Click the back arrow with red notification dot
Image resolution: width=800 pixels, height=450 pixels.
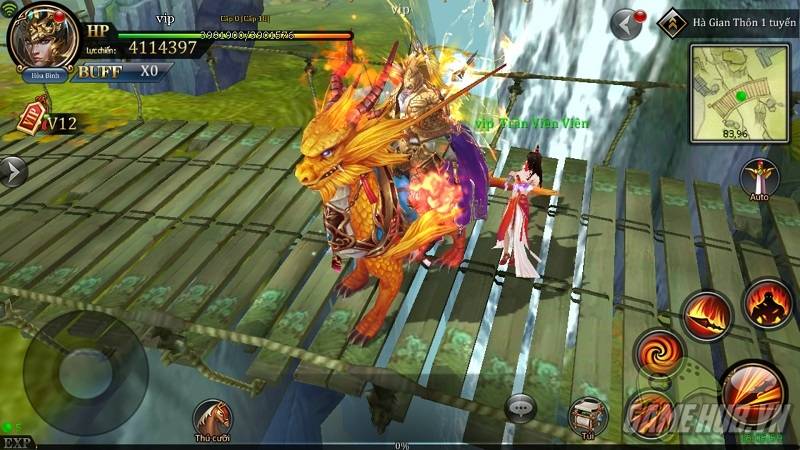627,22
